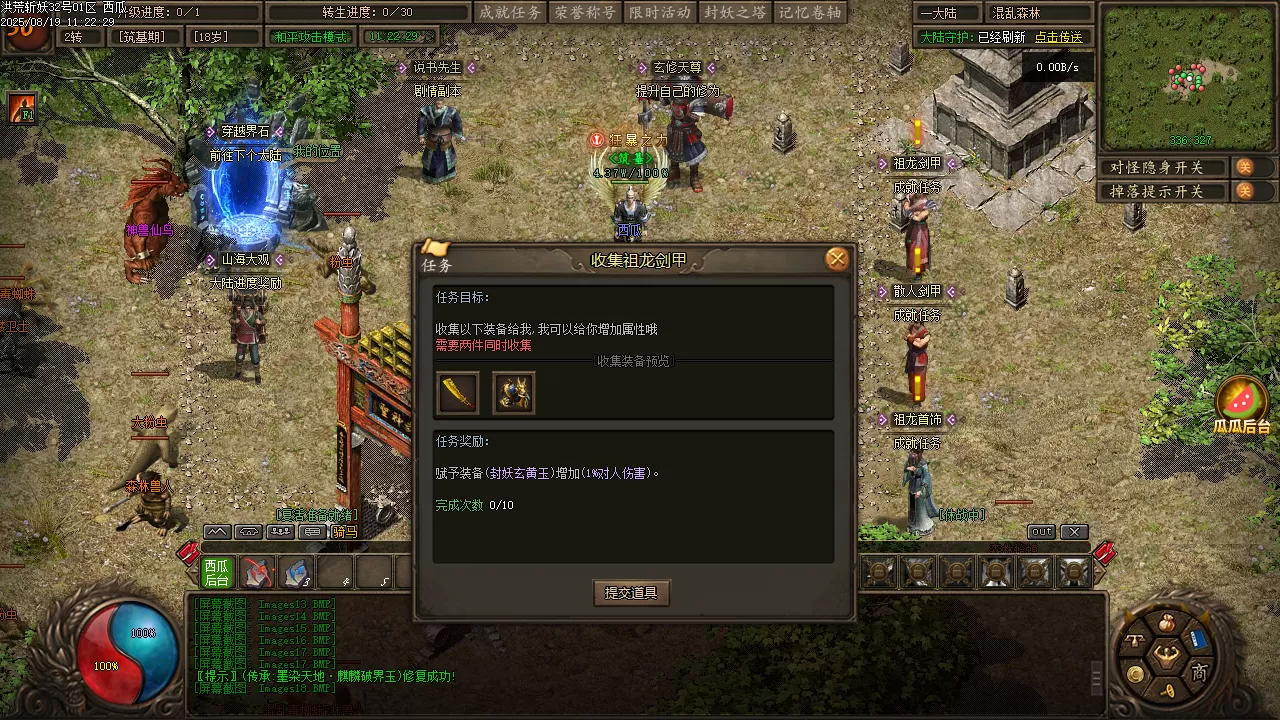Close the 收集祖龙剑甲 quest window

point(837,260)
